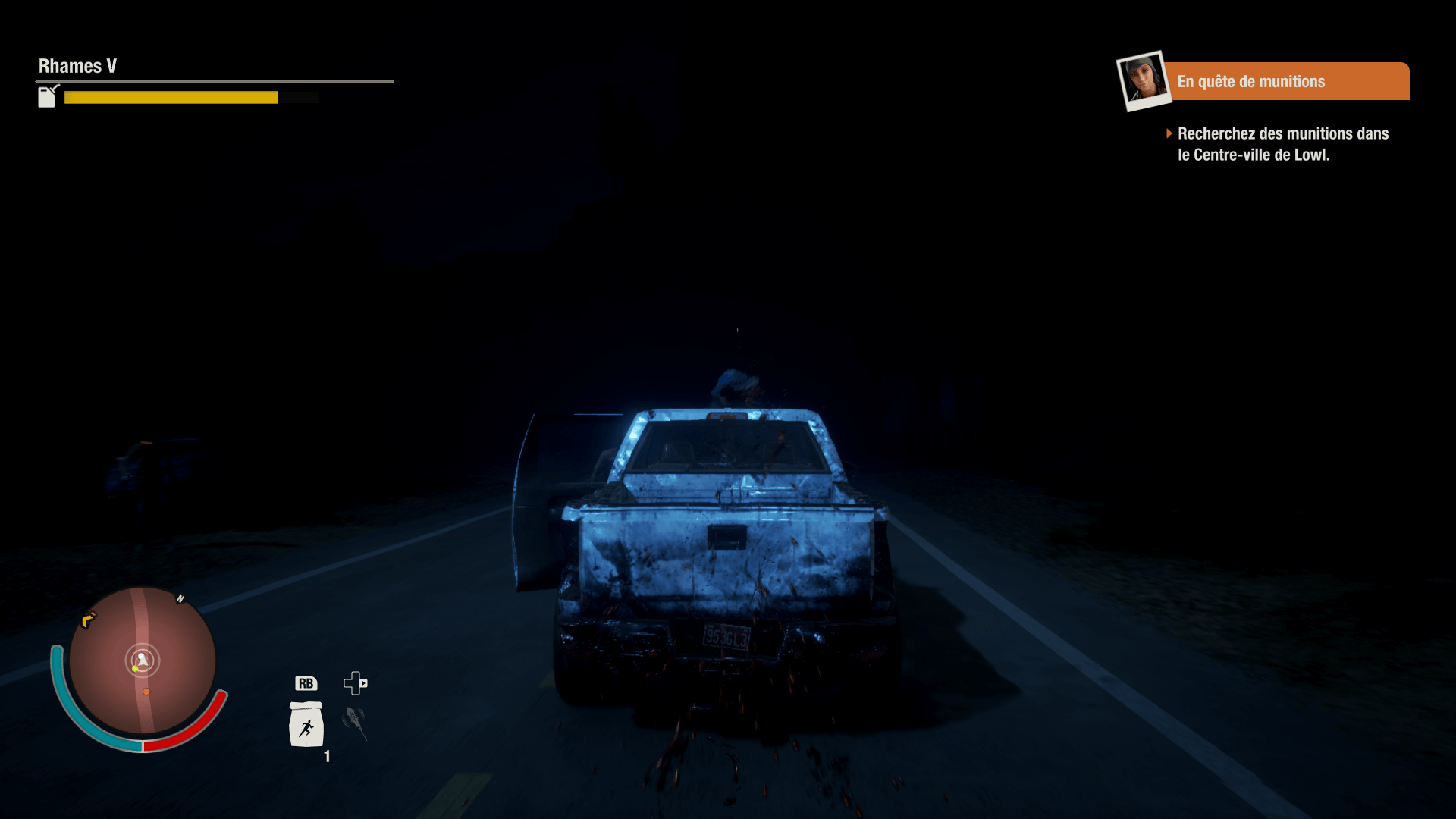Open the circular minimap
The image size is (1456, 819).
pos(143,661)
